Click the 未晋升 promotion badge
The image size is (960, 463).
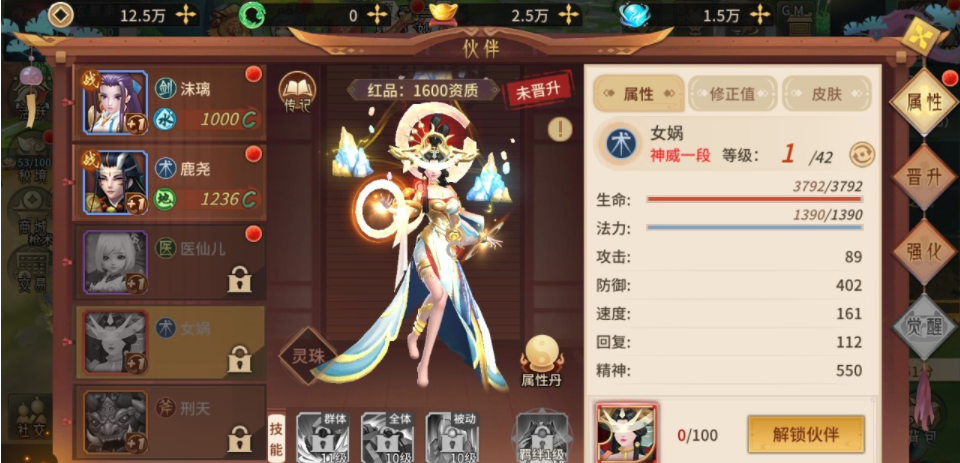pos(537,90)
